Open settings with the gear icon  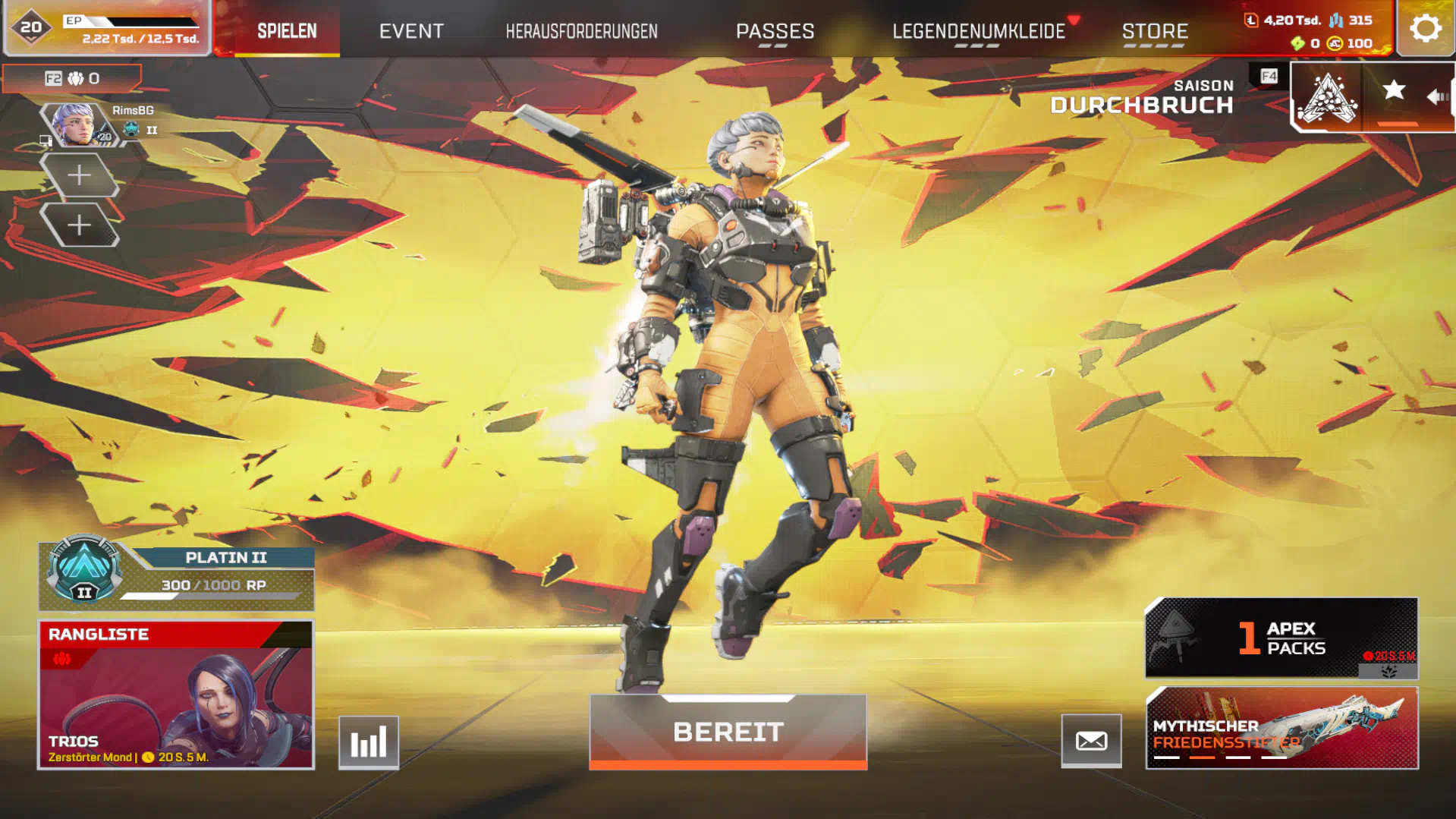pos(1425,29)
